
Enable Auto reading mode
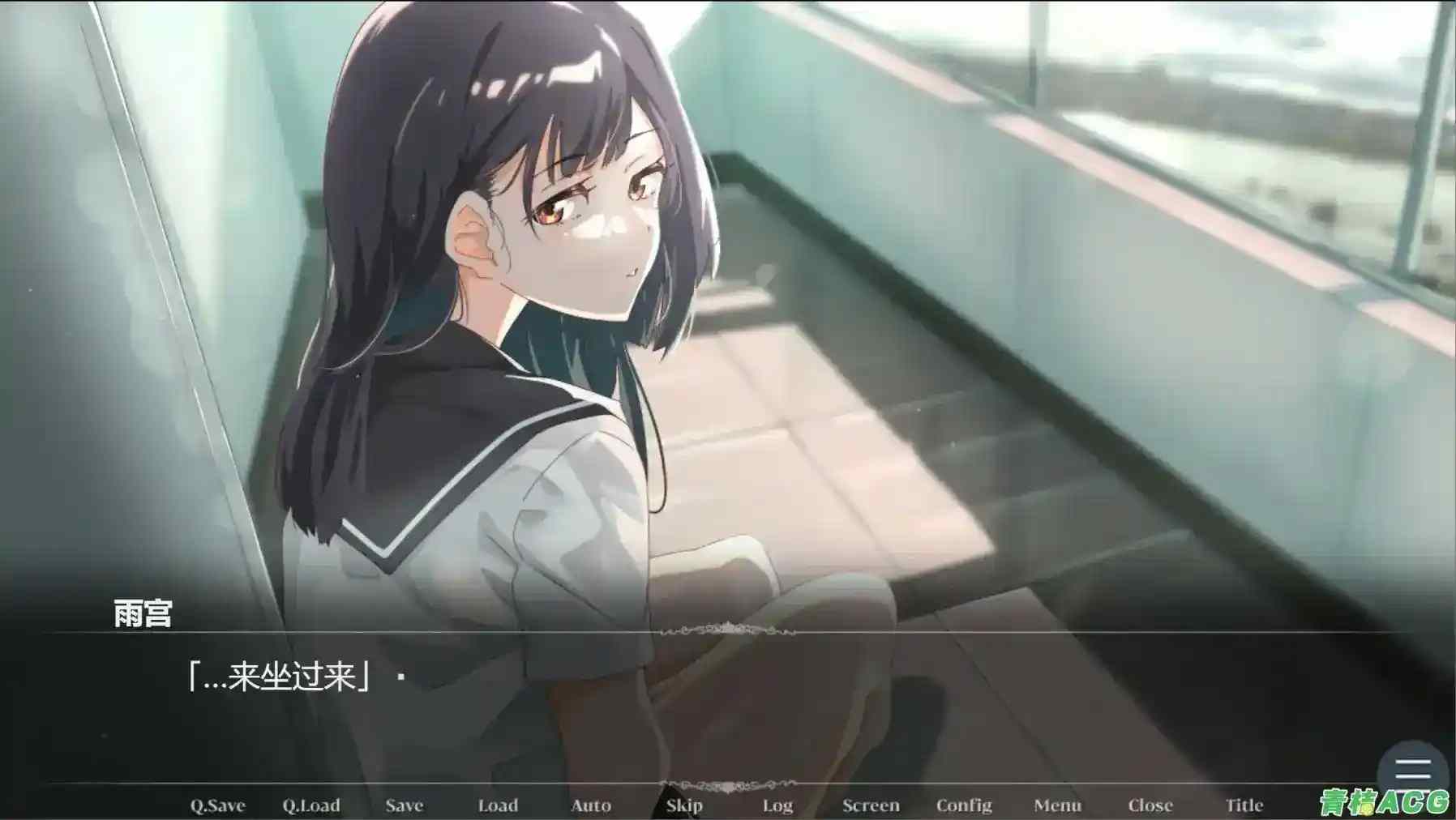click(591, 805)
